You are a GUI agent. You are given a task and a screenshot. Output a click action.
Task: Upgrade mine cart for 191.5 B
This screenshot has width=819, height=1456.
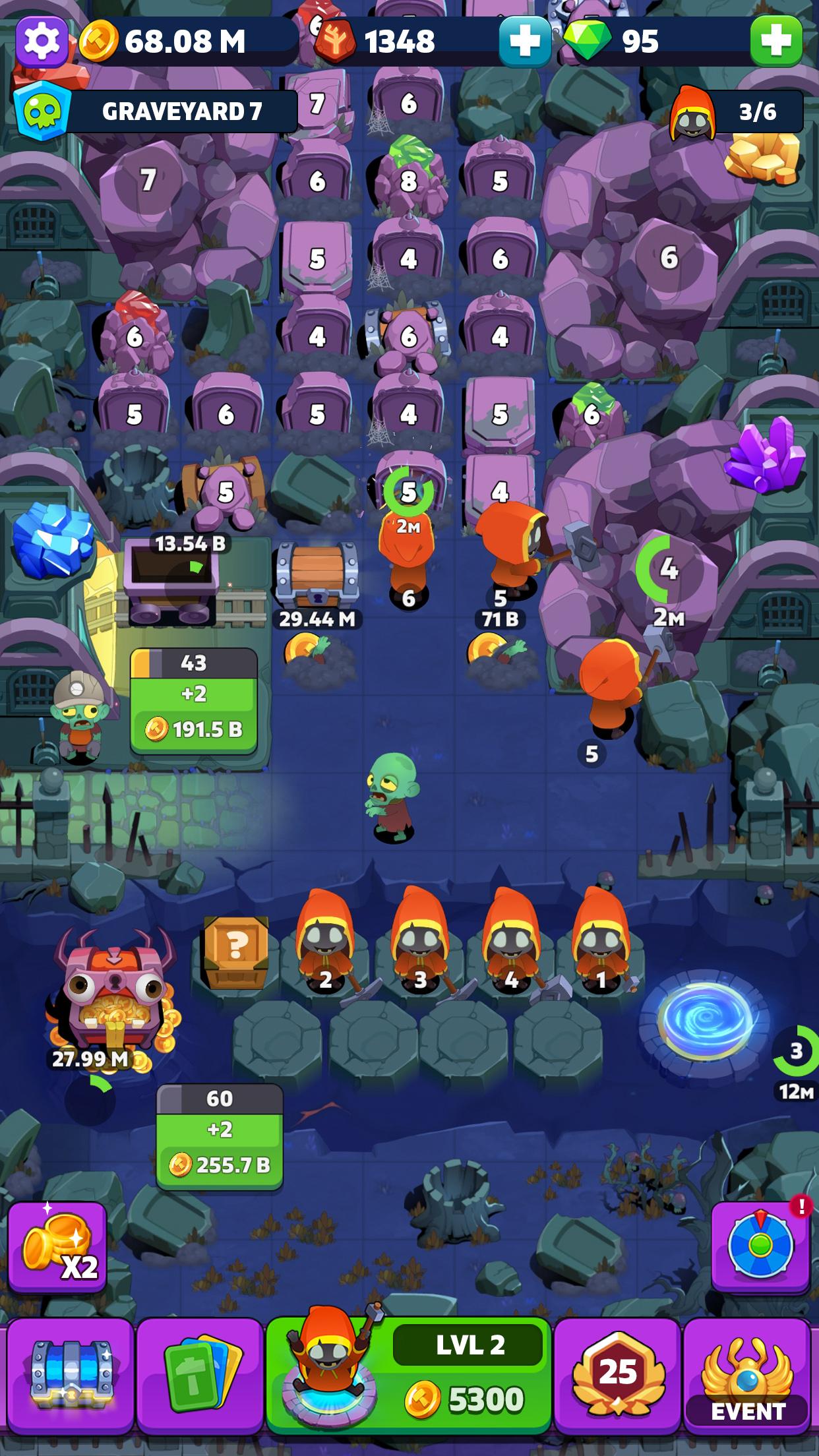[194, 712]
